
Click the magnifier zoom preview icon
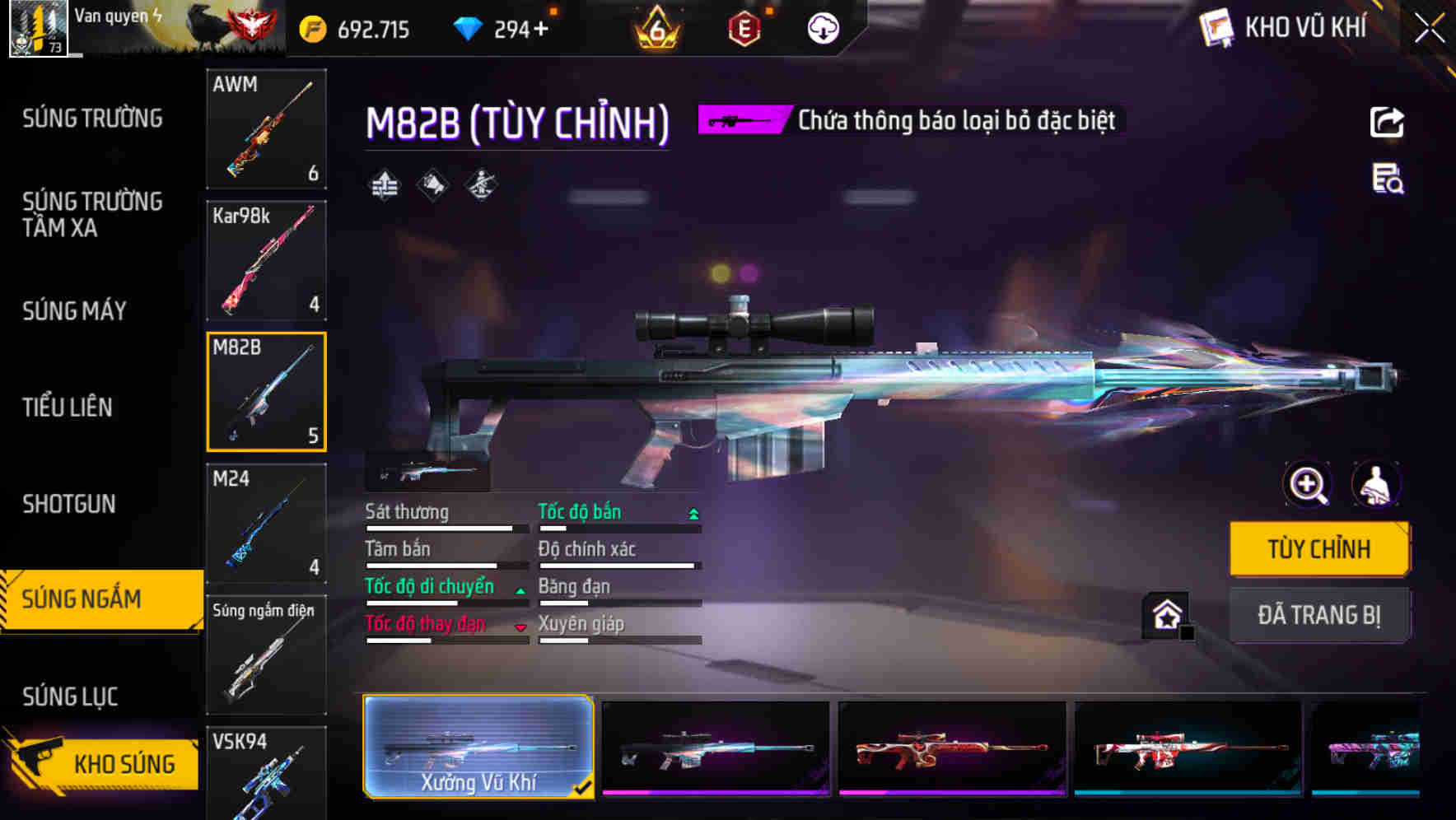coord(1307,485)
